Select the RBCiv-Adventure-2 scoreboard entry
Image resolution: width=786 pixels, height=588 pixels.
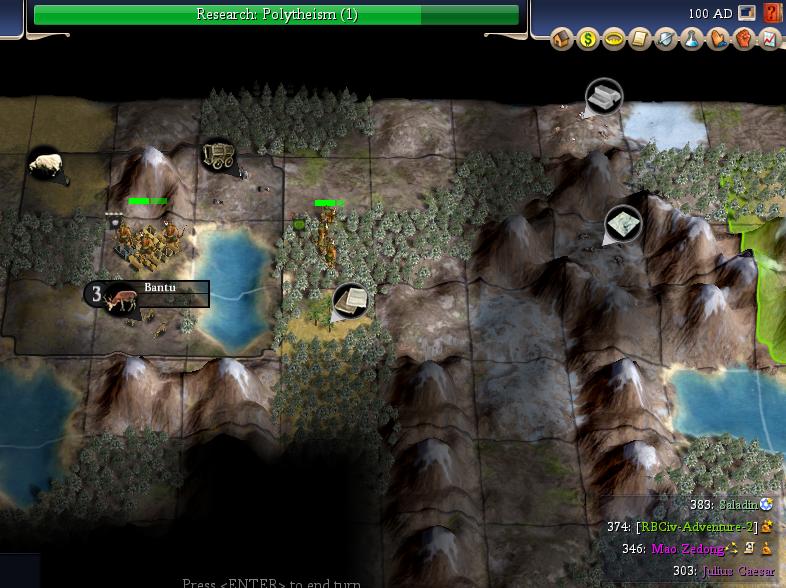point(696,526)
